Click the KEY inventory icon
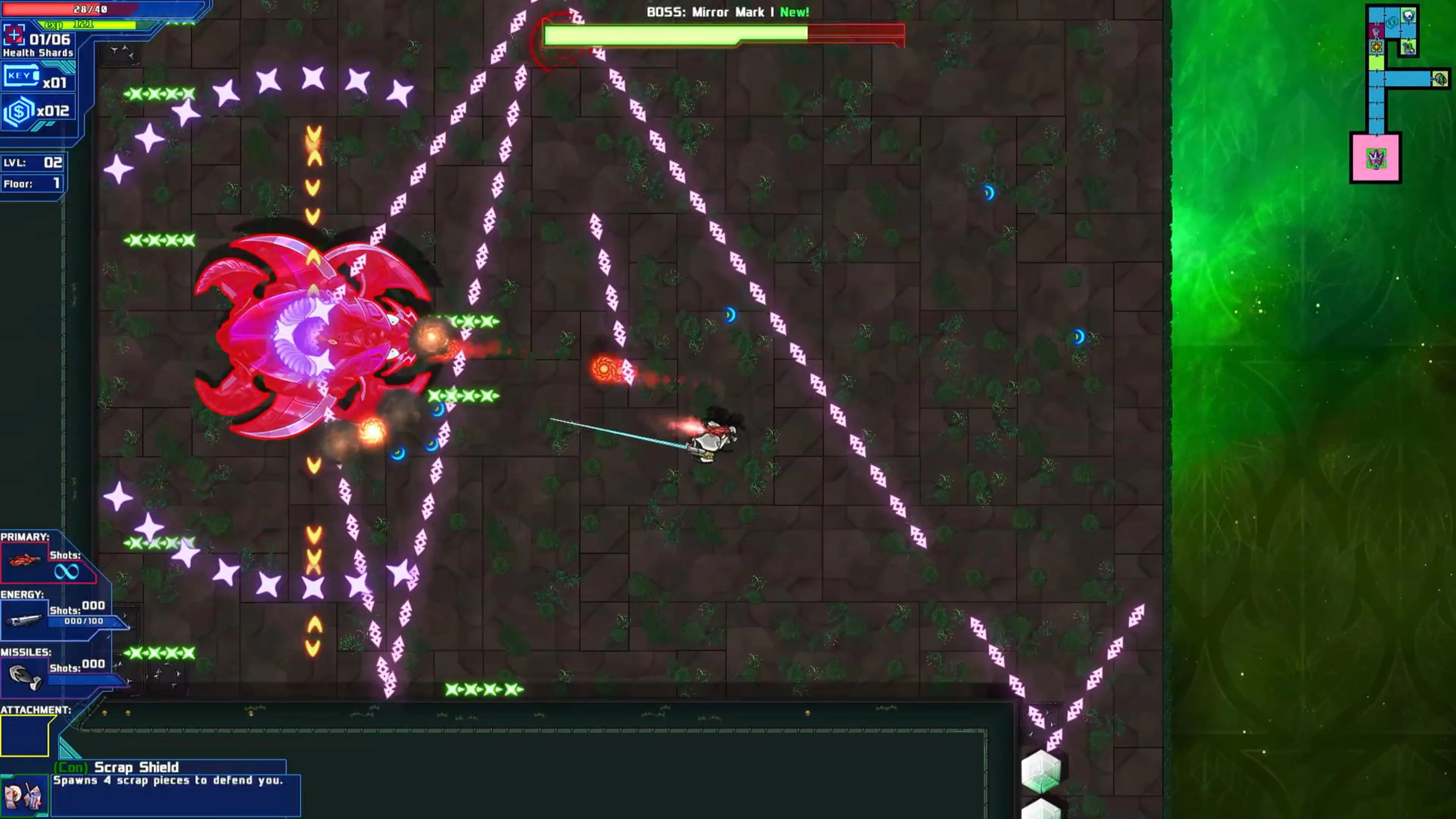Viewport: 1456px width, 819px height. 20,75
